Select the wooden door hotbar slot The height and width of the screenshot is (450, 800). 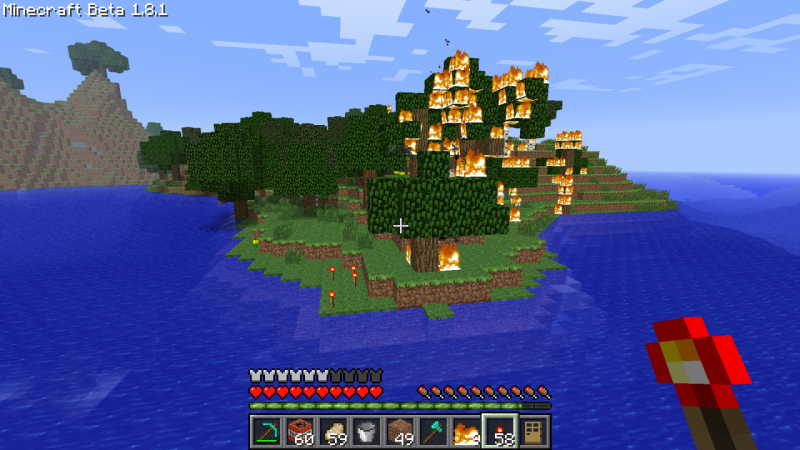[534, 431]
